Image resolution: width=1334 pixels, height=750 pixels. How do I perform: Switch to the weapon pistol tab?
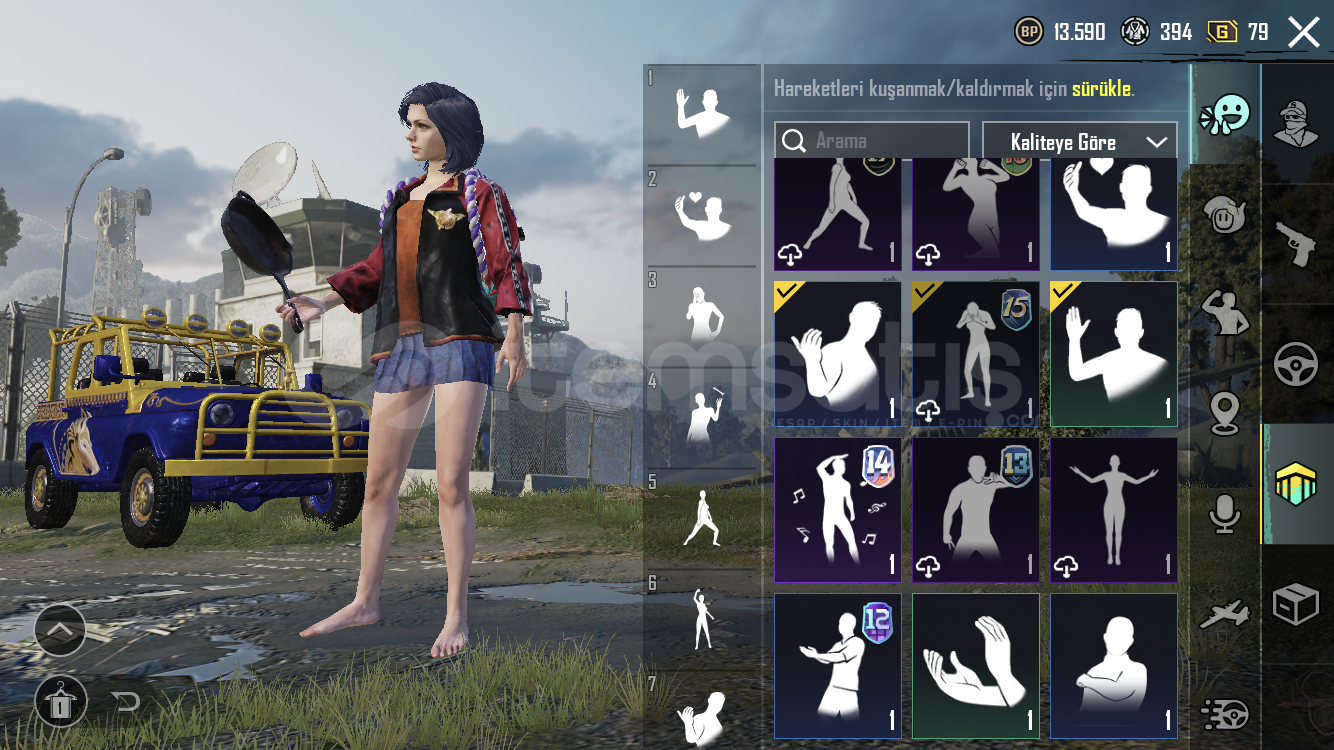click(x=1296, y=242)
